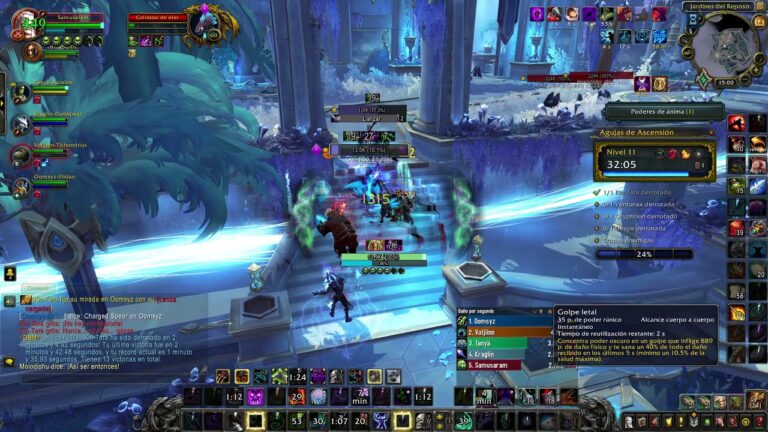
Task: Select the Coloso de éter target portrait
Action: pos(204,25)
